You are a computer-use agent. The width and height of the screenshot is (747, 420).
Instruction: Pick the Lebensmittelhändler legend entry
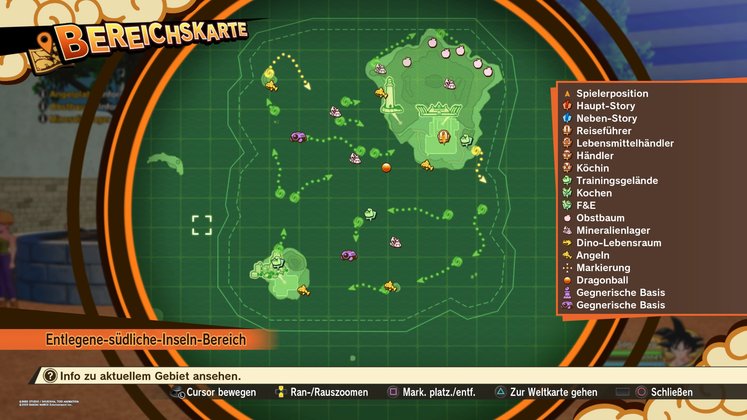click(624, 143)
